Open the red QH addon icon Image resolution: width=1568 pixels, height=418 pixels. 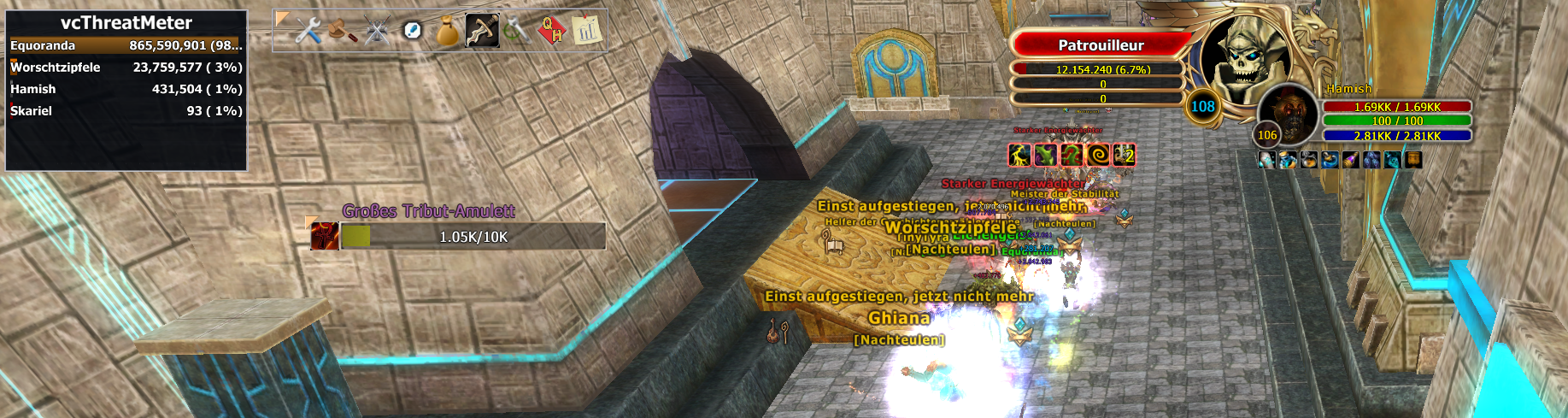(552, 32)
